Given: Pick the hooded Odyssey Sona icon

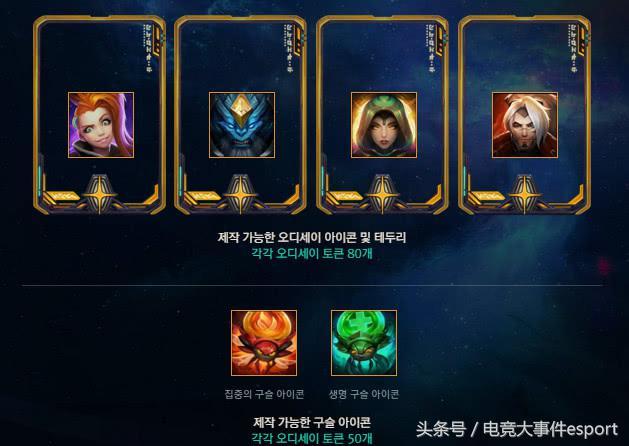Looking at the screenshot, I should (384, 125).
